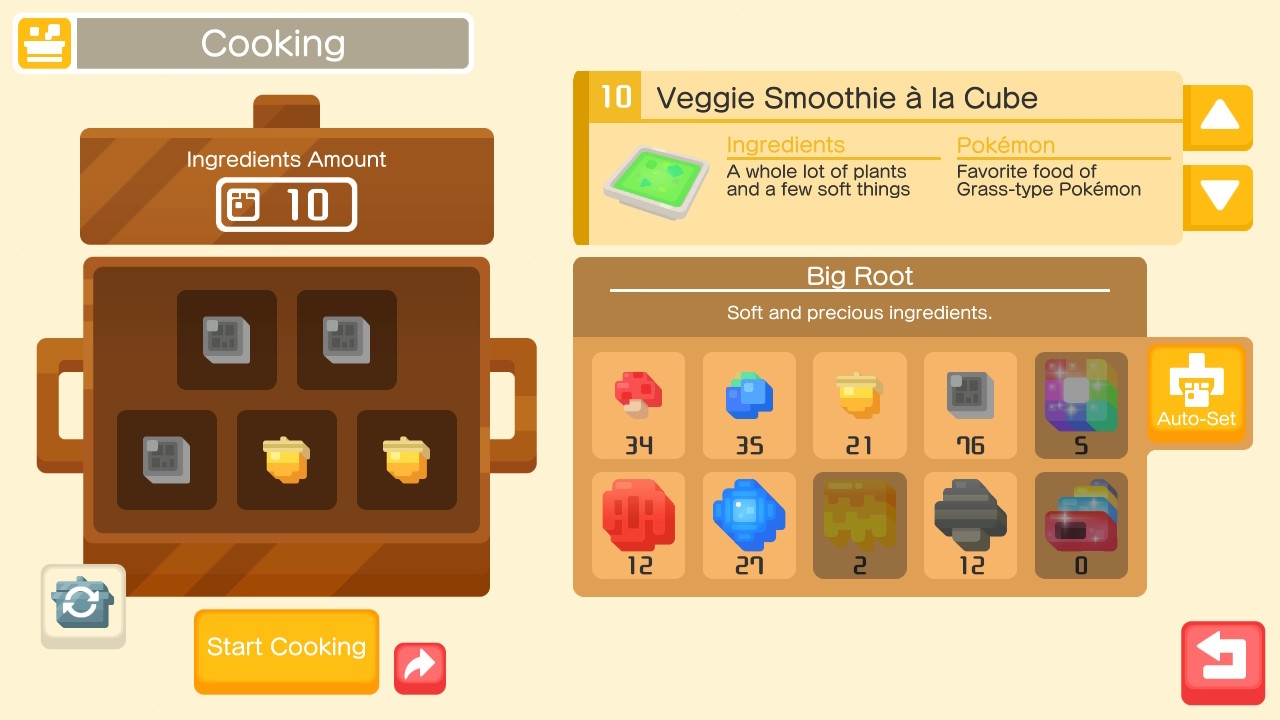The height and width of the screenshot is (720, 1280).
Task: Select the blue Icy Rock ingredient with 27
Action: 749,525
